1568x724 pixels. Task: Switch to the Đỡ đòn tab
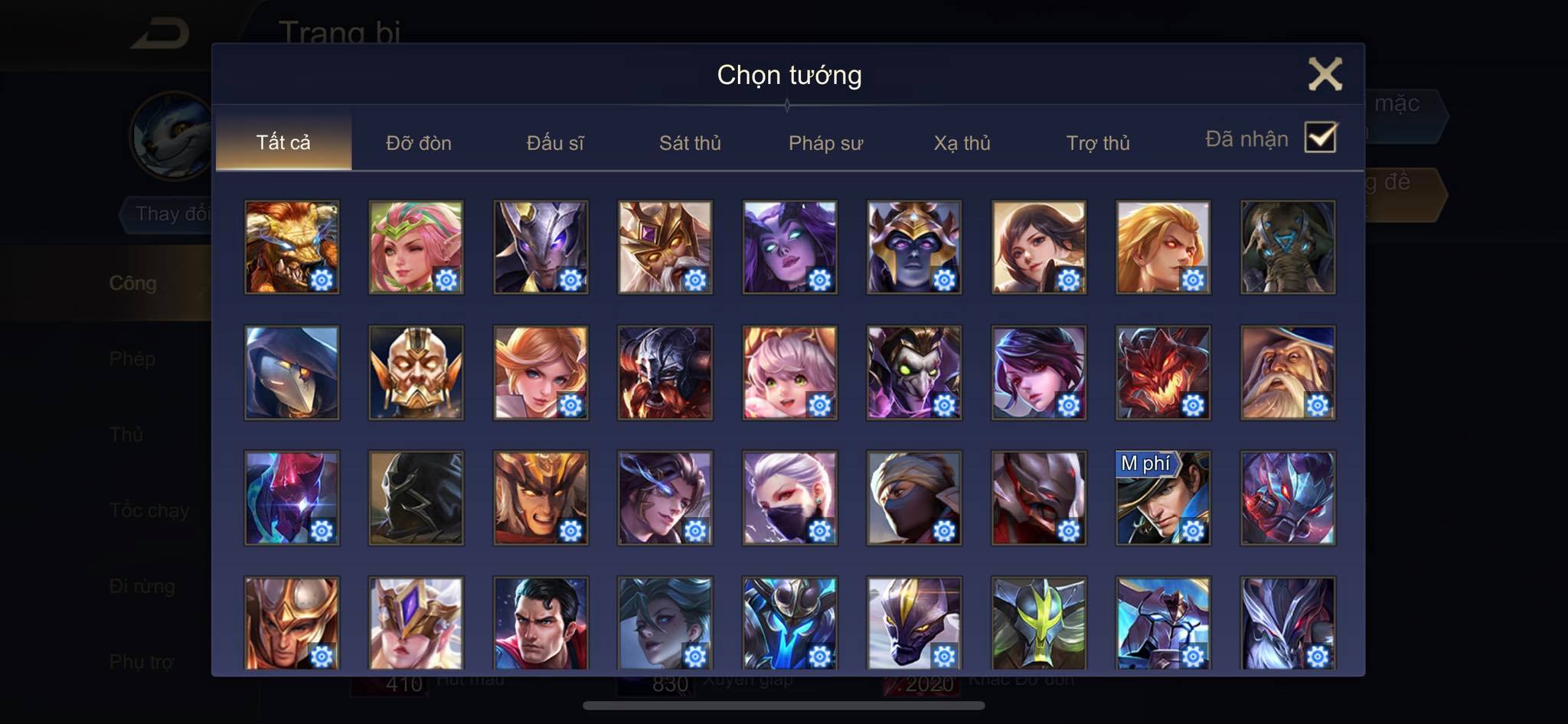[x=418, y=143]
